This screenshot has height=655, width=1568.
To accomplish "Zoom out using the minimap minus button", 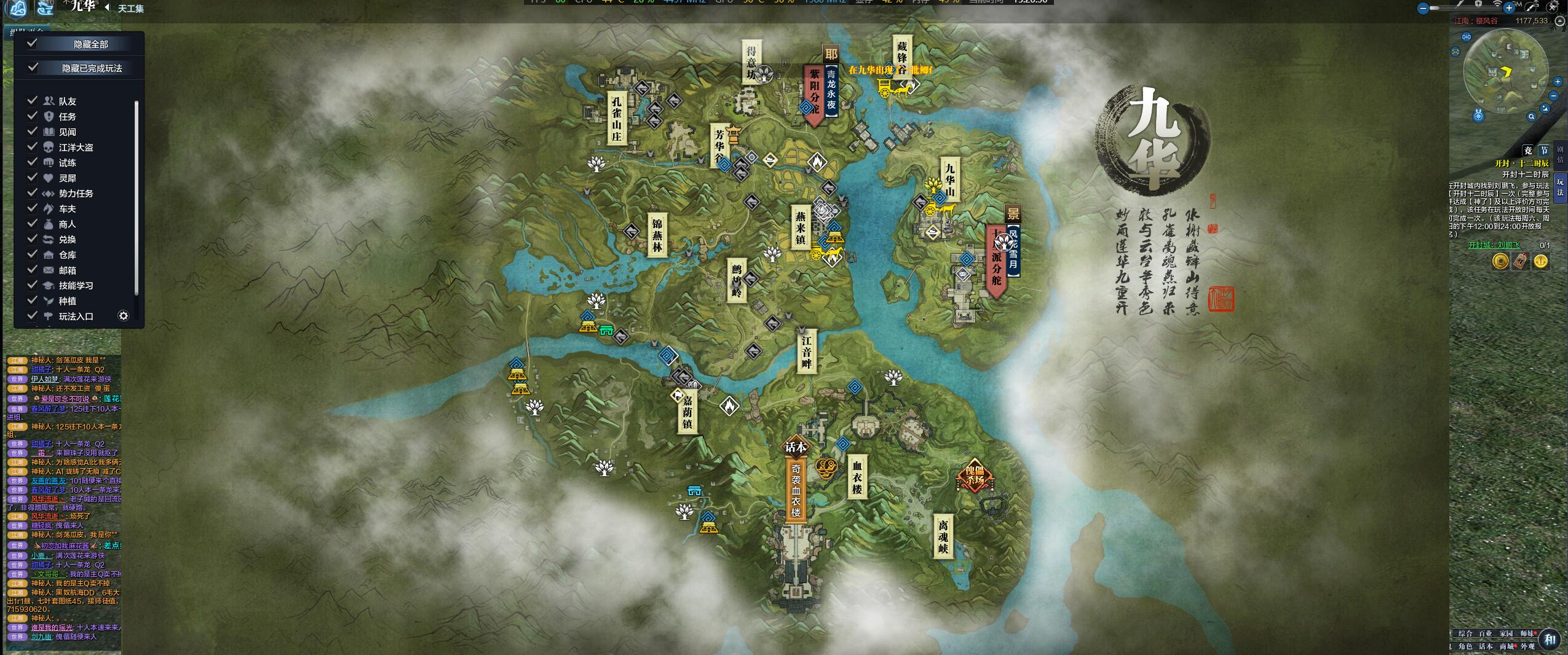I will [1554, 96].
